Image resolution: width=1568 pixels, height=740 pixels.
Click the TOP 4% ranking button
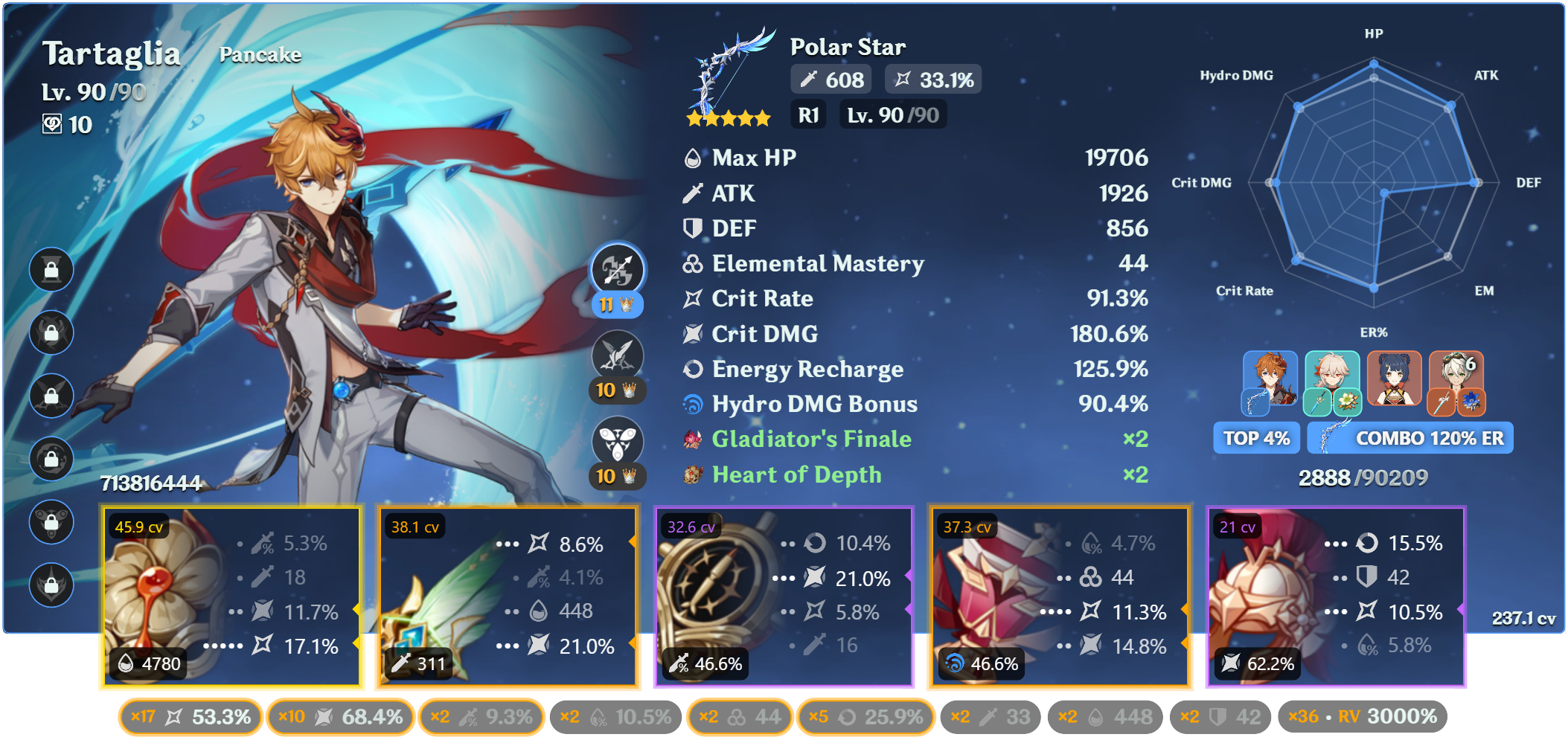1255,438
